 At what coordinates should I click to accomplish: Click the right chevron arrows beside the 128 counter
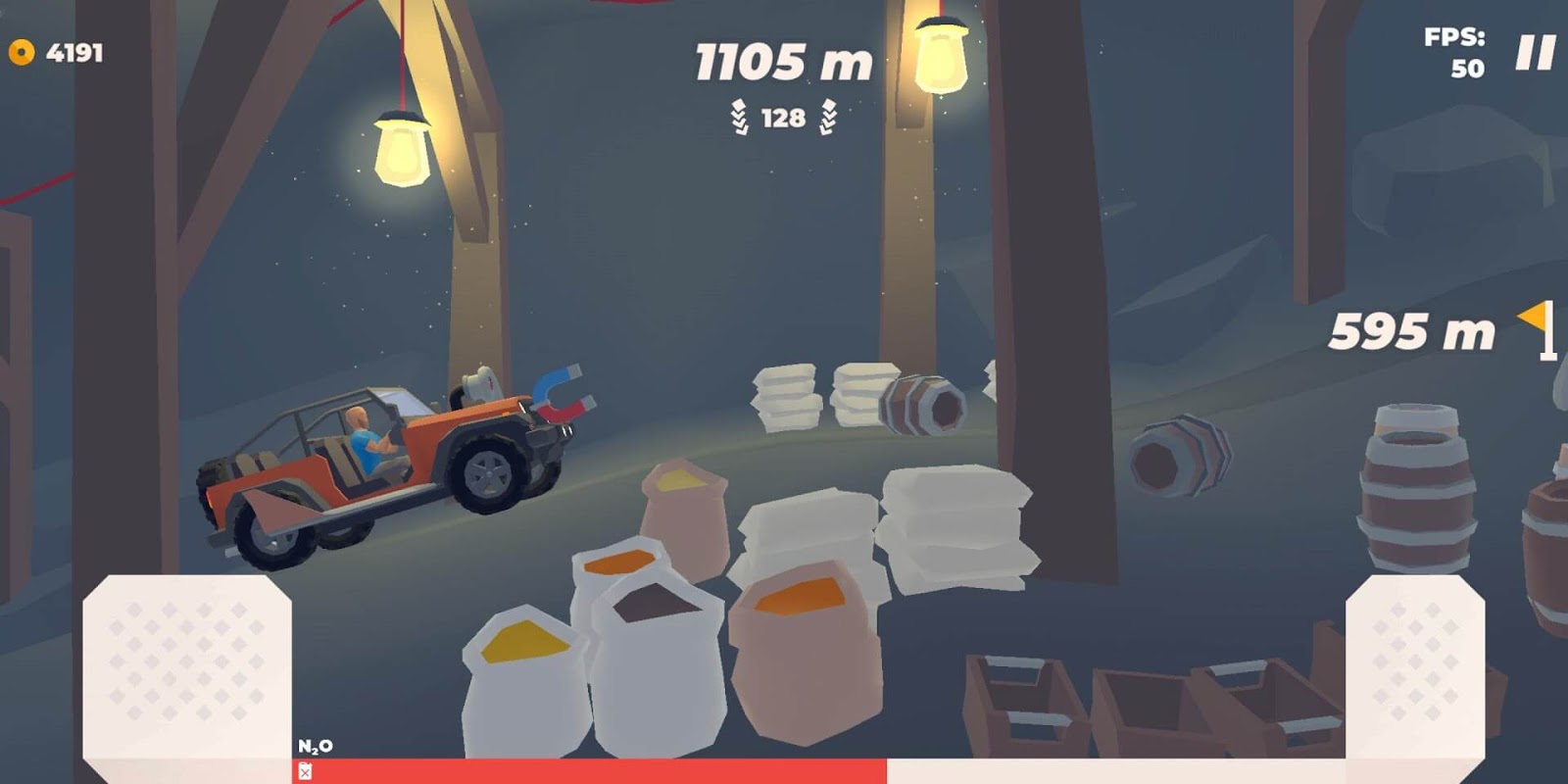pyautogui.click(x=828, y=118)
